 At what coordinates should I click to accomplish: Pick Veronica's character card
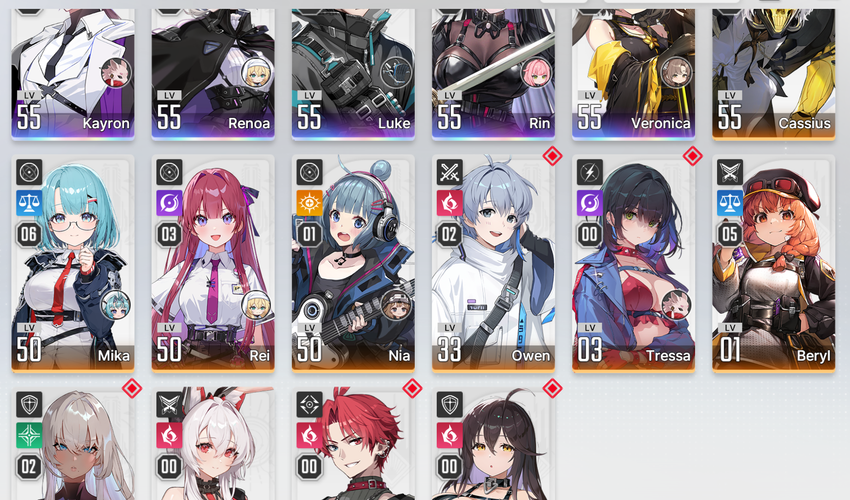click(x=632, y=70)
